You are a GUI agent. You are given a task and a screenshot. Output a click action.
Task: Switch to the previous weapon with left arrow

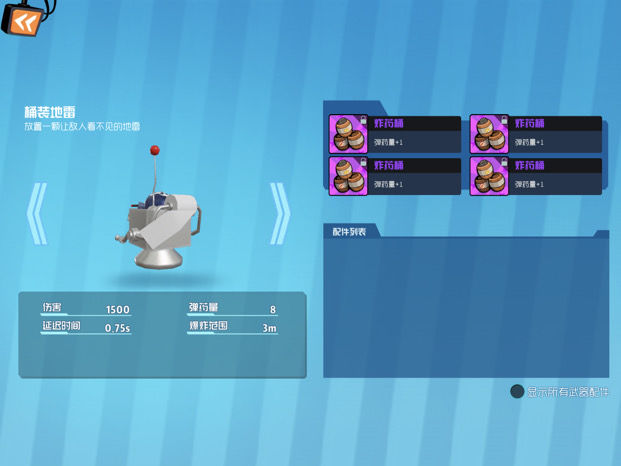(x=37, y=213)
